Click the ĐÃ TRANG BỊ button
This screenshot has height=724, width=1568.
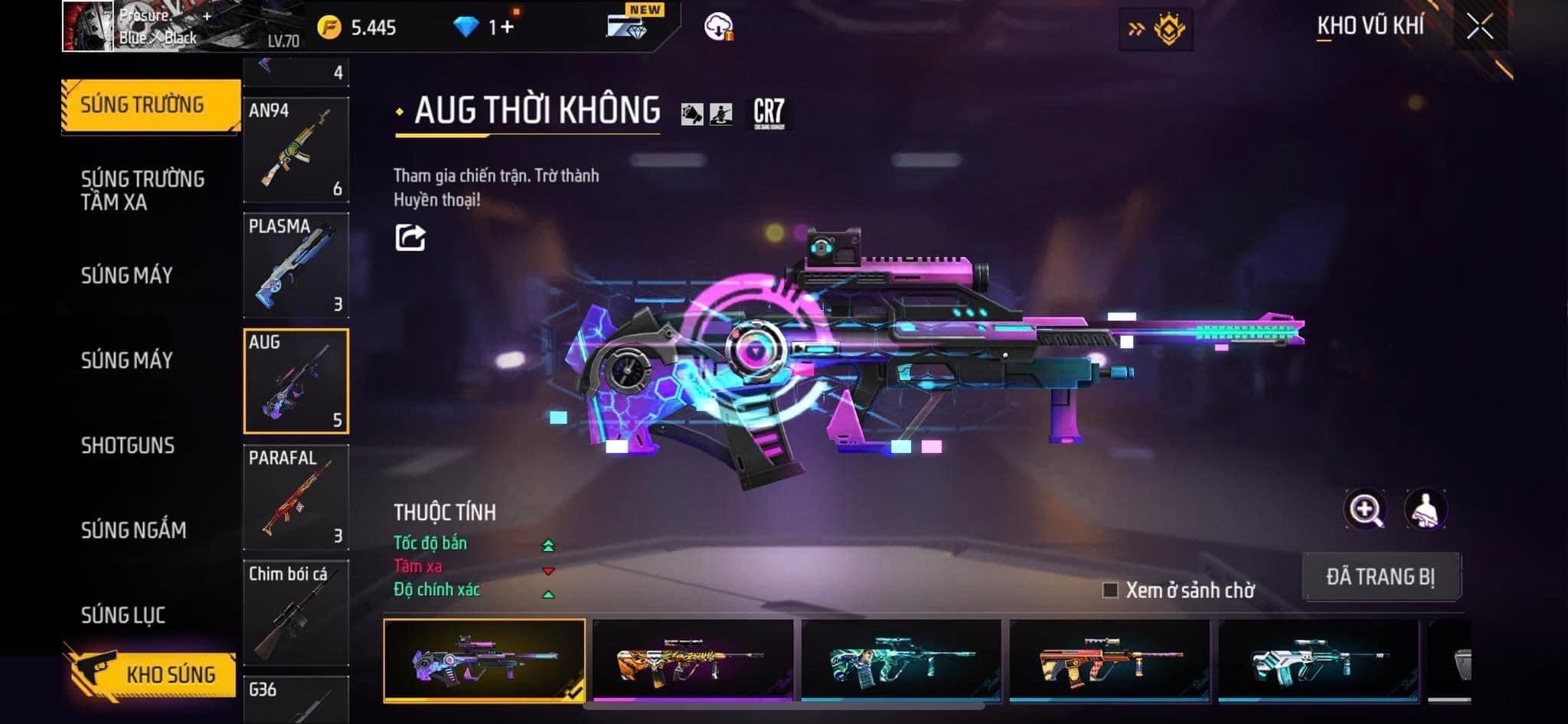click(x=1380, y=576)
